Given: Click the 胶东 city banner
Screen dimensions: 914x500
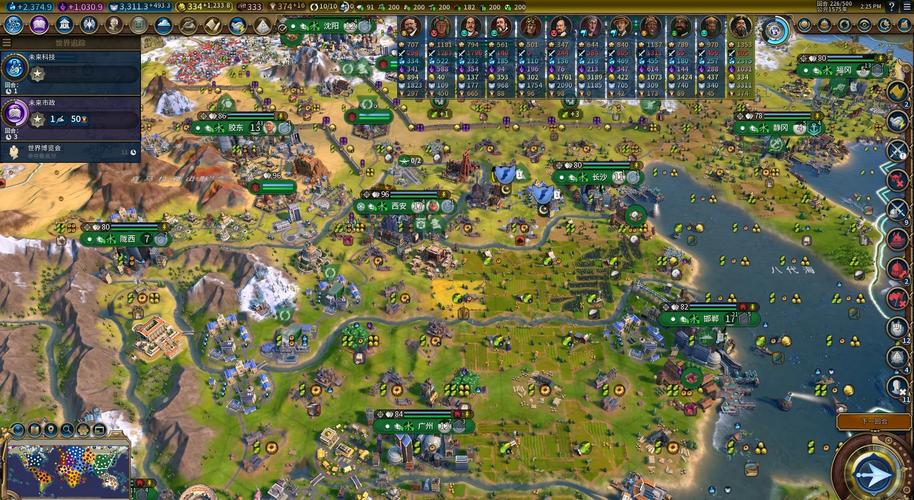Looking at the screenshot, I should pyautogui.click(x=237, y=128).
